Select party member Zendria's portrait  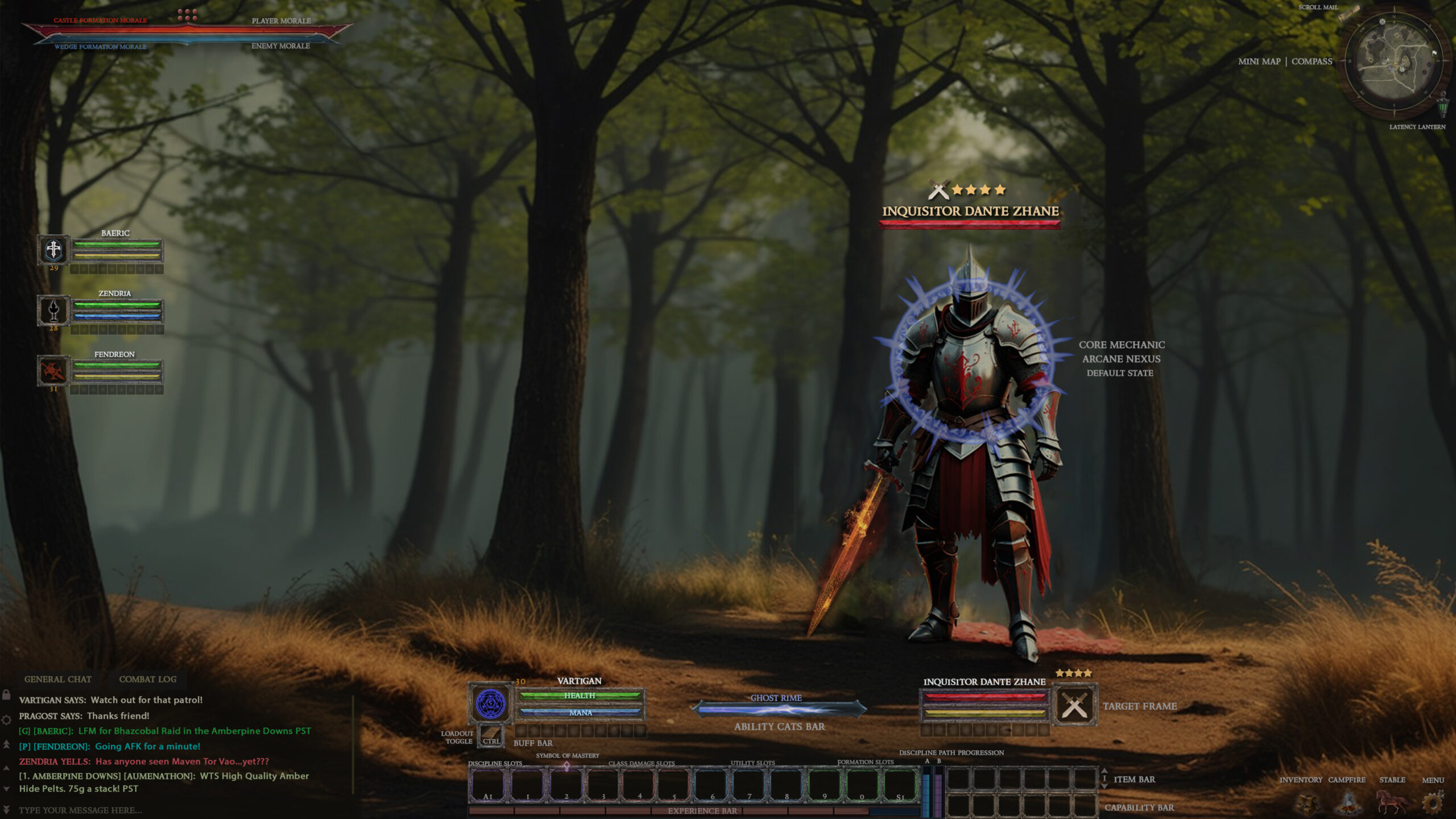click(x=53, y=310)
